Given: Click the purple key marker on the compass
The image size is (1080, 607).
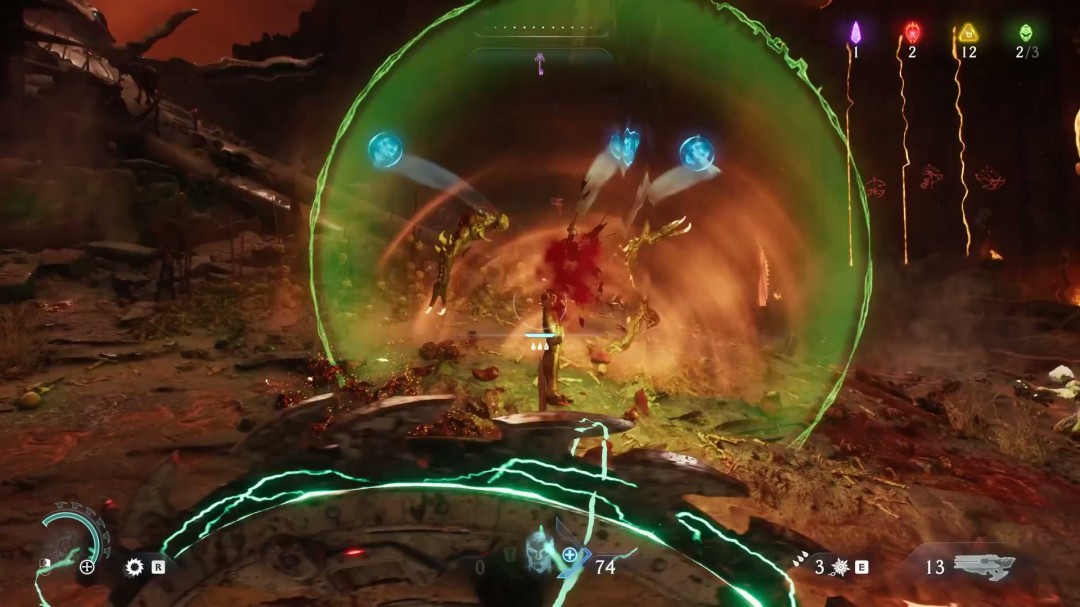Looking at the screenshot, I should [x=540, y=64].
